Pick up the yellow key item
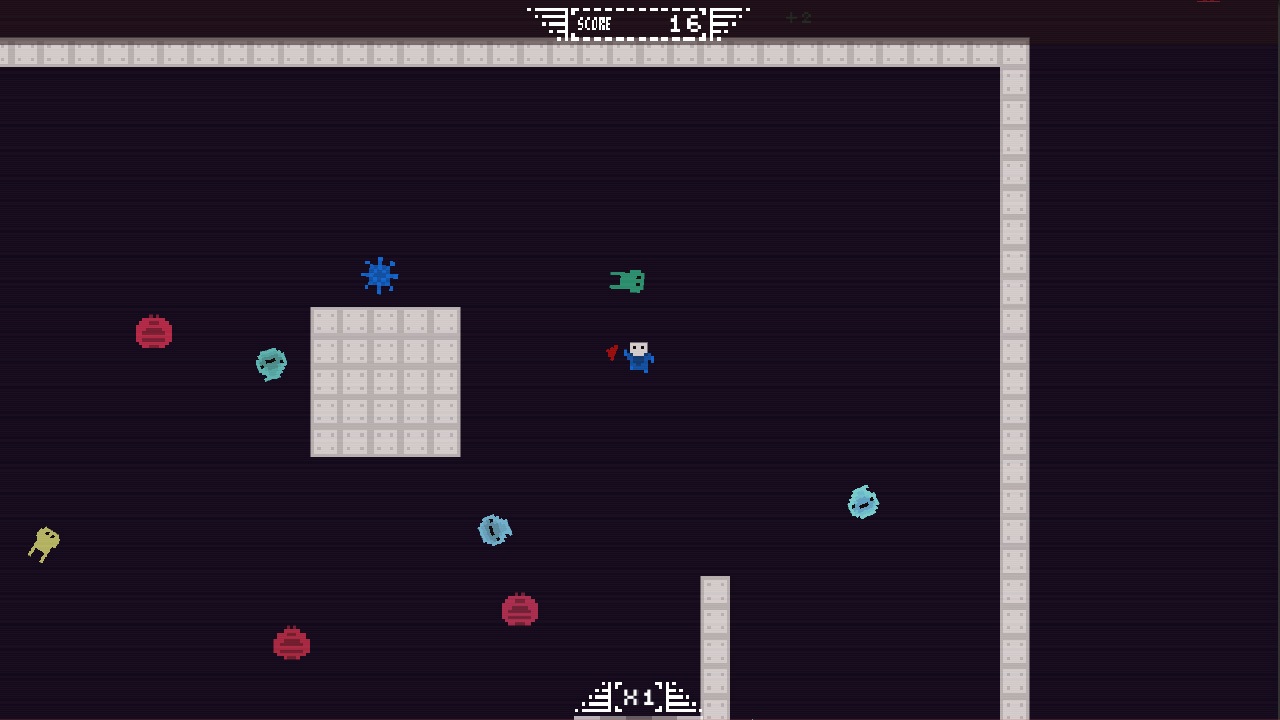The height and width of the screenshot is (720, 1280). pyautogui.click(x=44, y=543)
